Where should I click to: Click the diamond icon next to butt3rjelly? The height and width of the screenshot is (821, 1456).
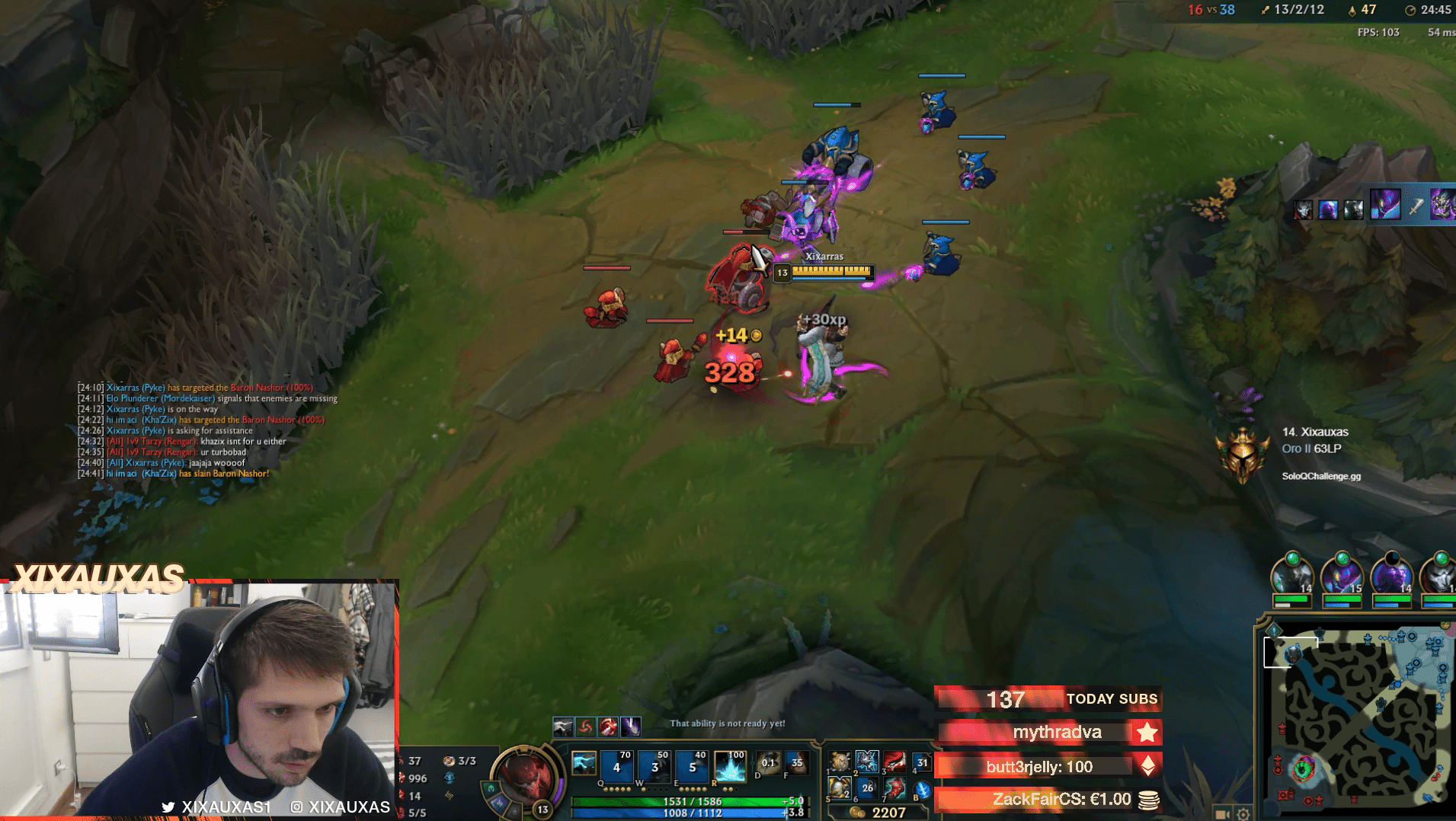point(1149,767)
